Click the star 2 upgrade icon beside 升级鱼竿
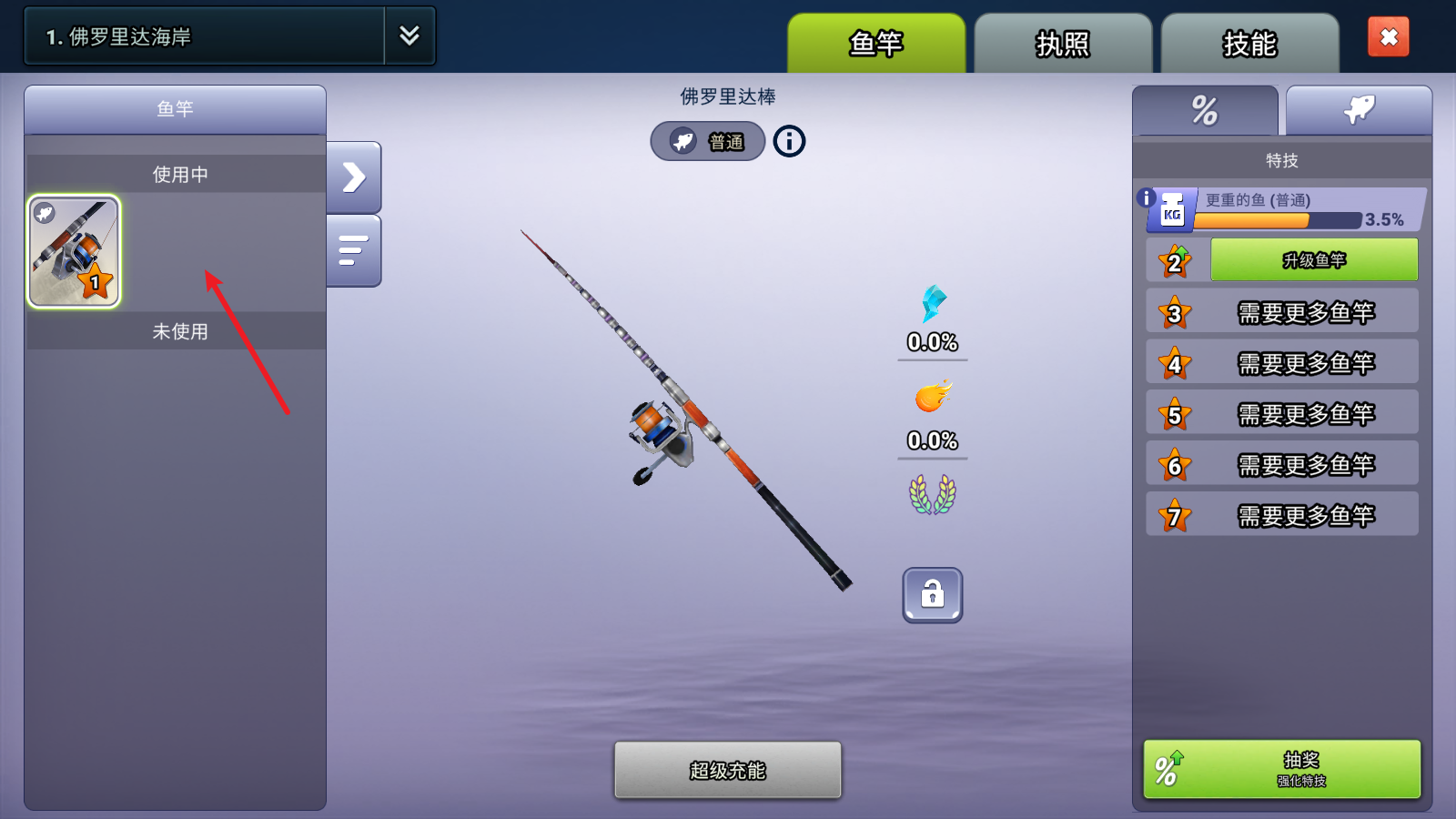This screenshot has height=819, width=1456. click(x=1175, y=260)
